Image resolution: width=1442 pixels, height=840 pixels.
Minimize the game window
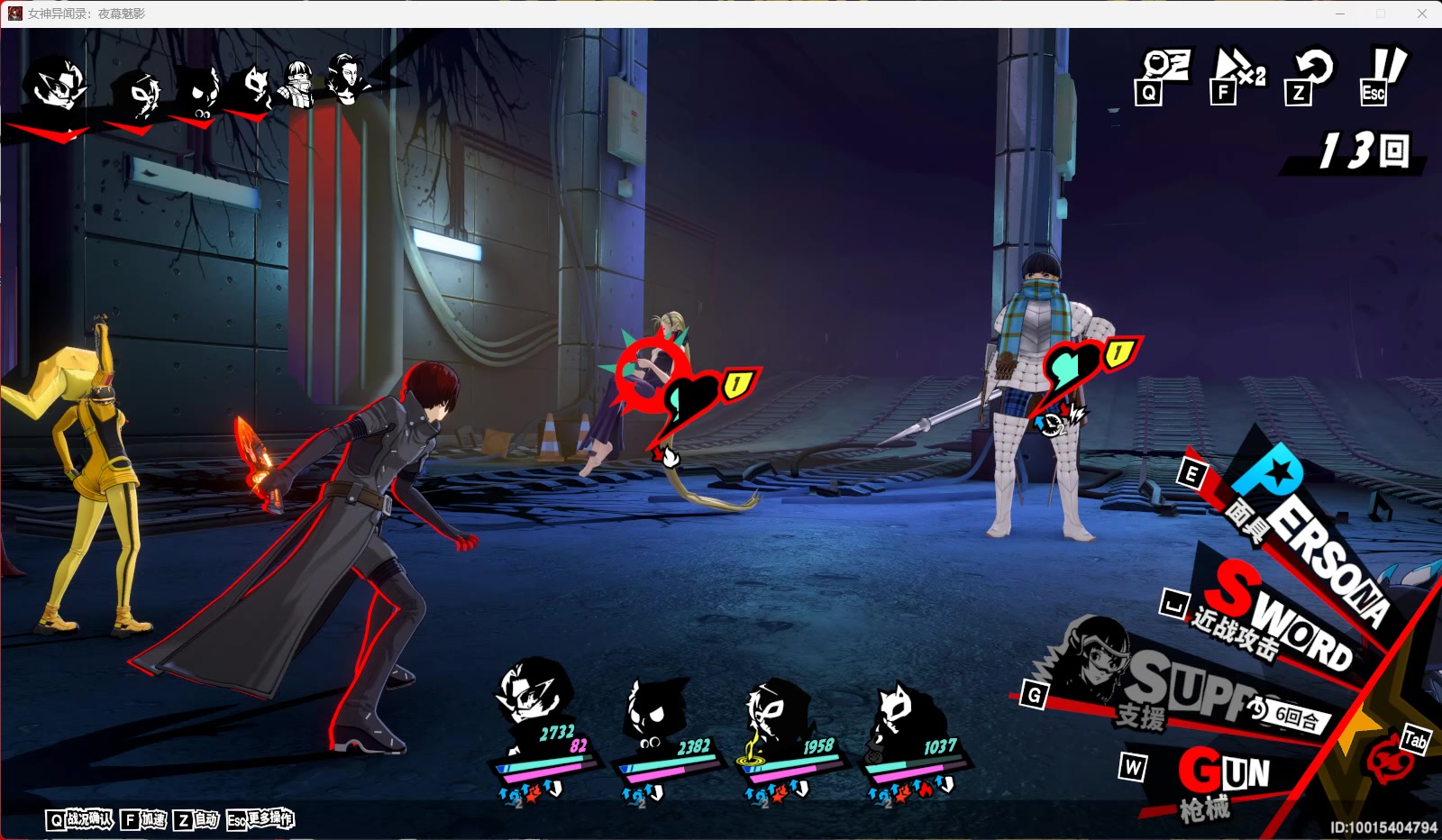[x=1340, y=14]
